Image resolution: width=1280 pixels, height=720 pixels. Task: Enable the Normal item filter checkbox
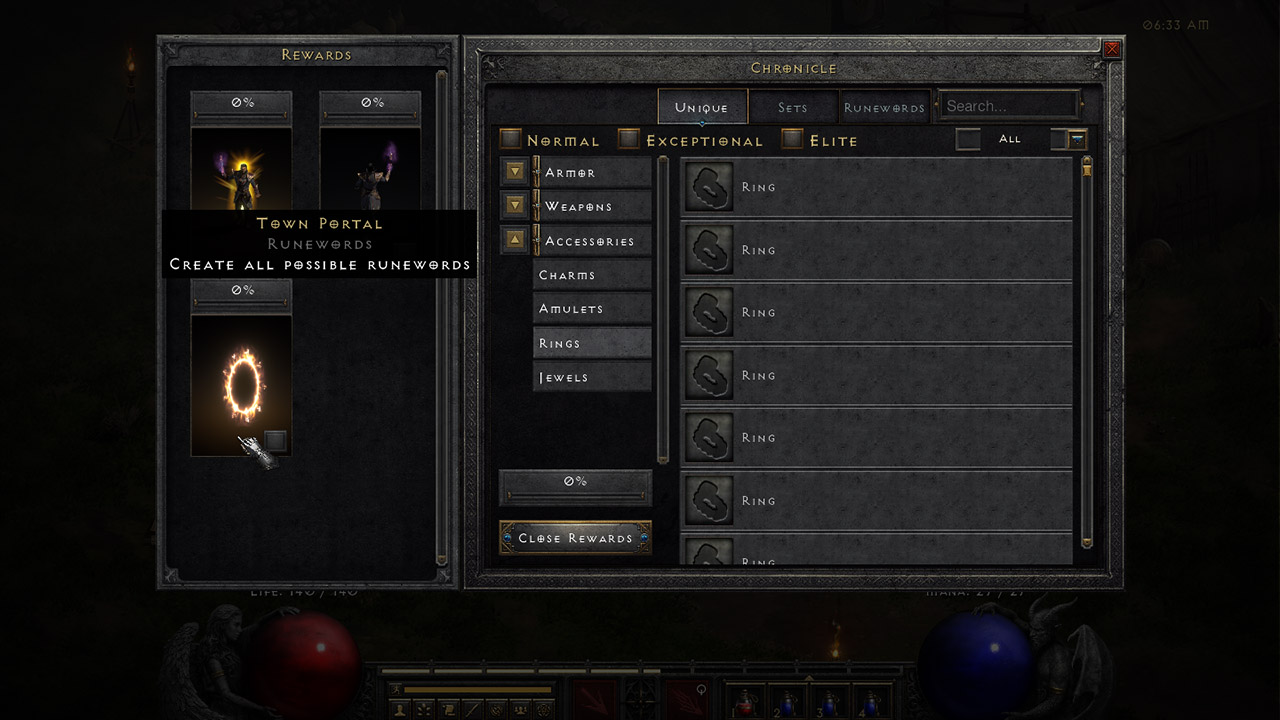[511, 139]
